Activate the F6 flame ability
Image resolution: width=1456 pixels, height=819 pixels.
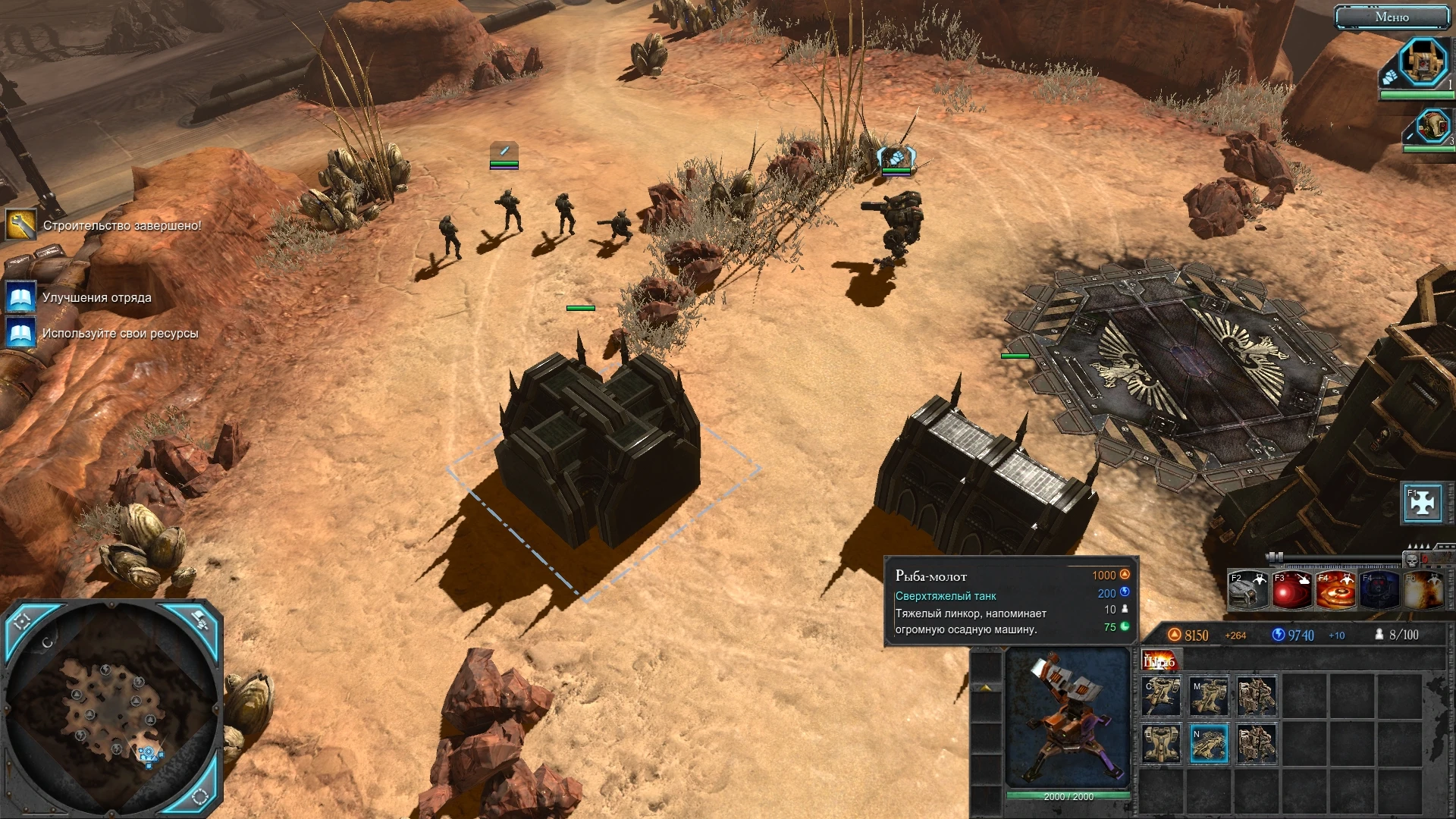click(1423, 590)
